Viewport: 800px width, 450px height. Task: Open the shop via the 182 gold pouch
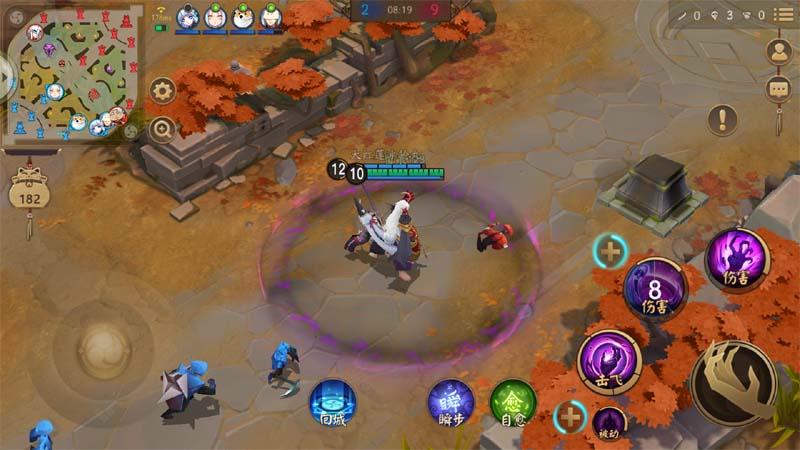pyautogui.click(x=29, y=190)
